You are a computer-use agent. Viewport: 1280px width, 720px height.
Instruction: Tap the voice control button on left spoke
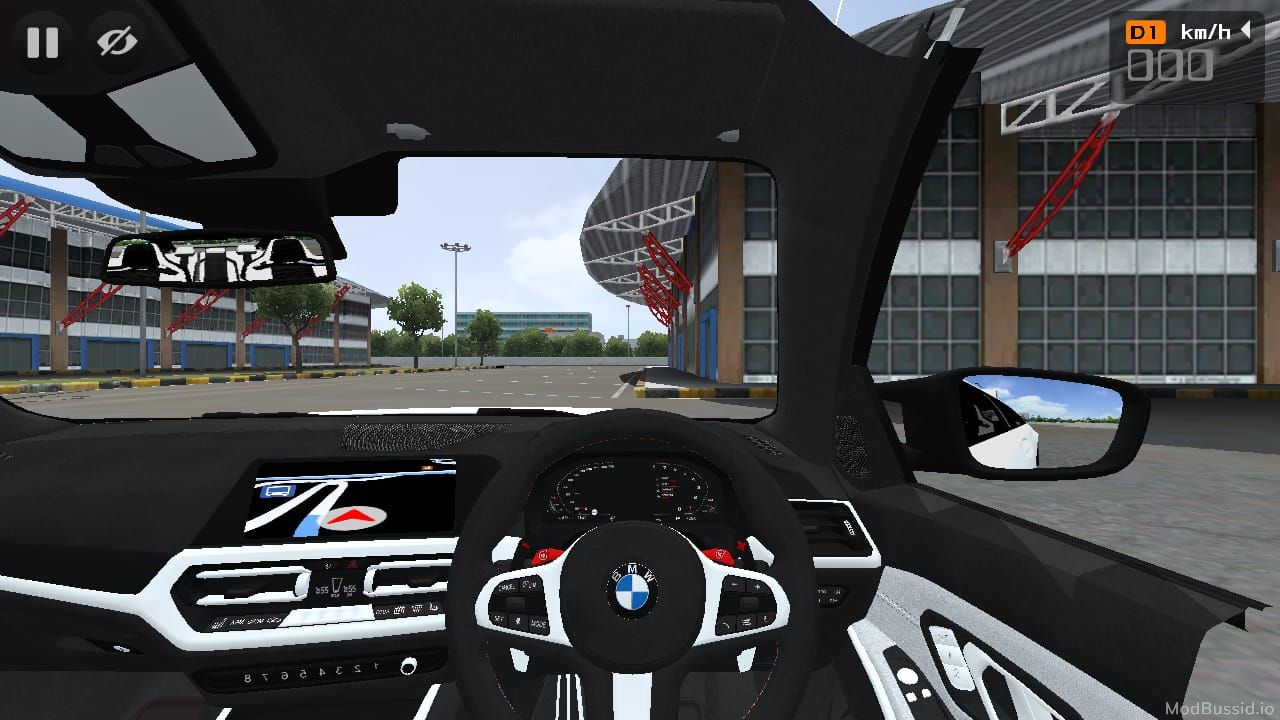tap(517, 621)
